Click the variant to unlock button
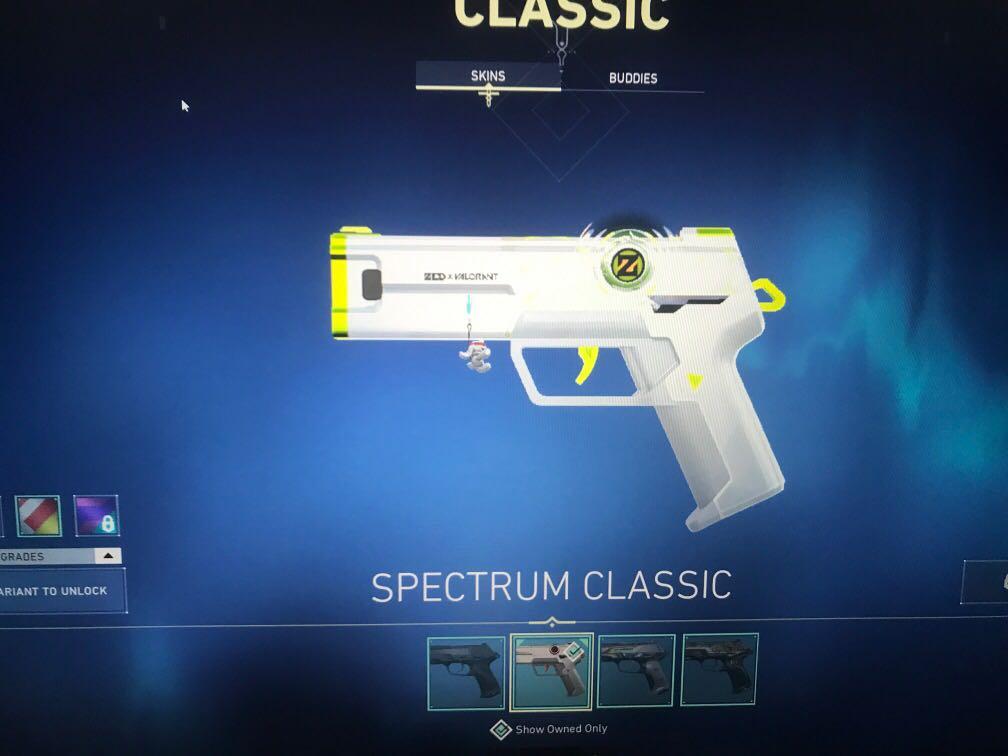The height and width of the screenshot is (756, 1008). pos(60,591)
